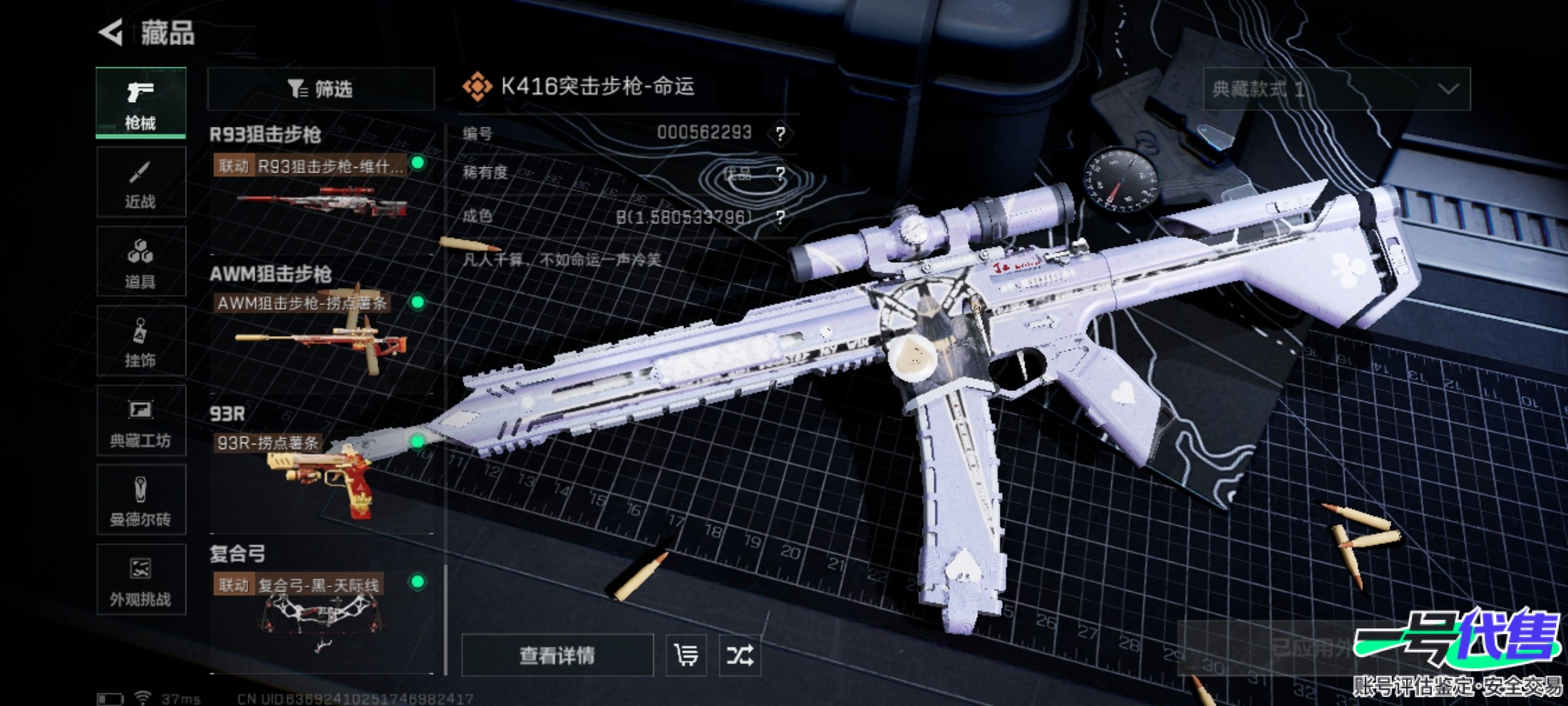Open the 稀有度 rarity question mark
This screenshot has height=706, width=1568.
pyautogui.click(x=780, y=174)
